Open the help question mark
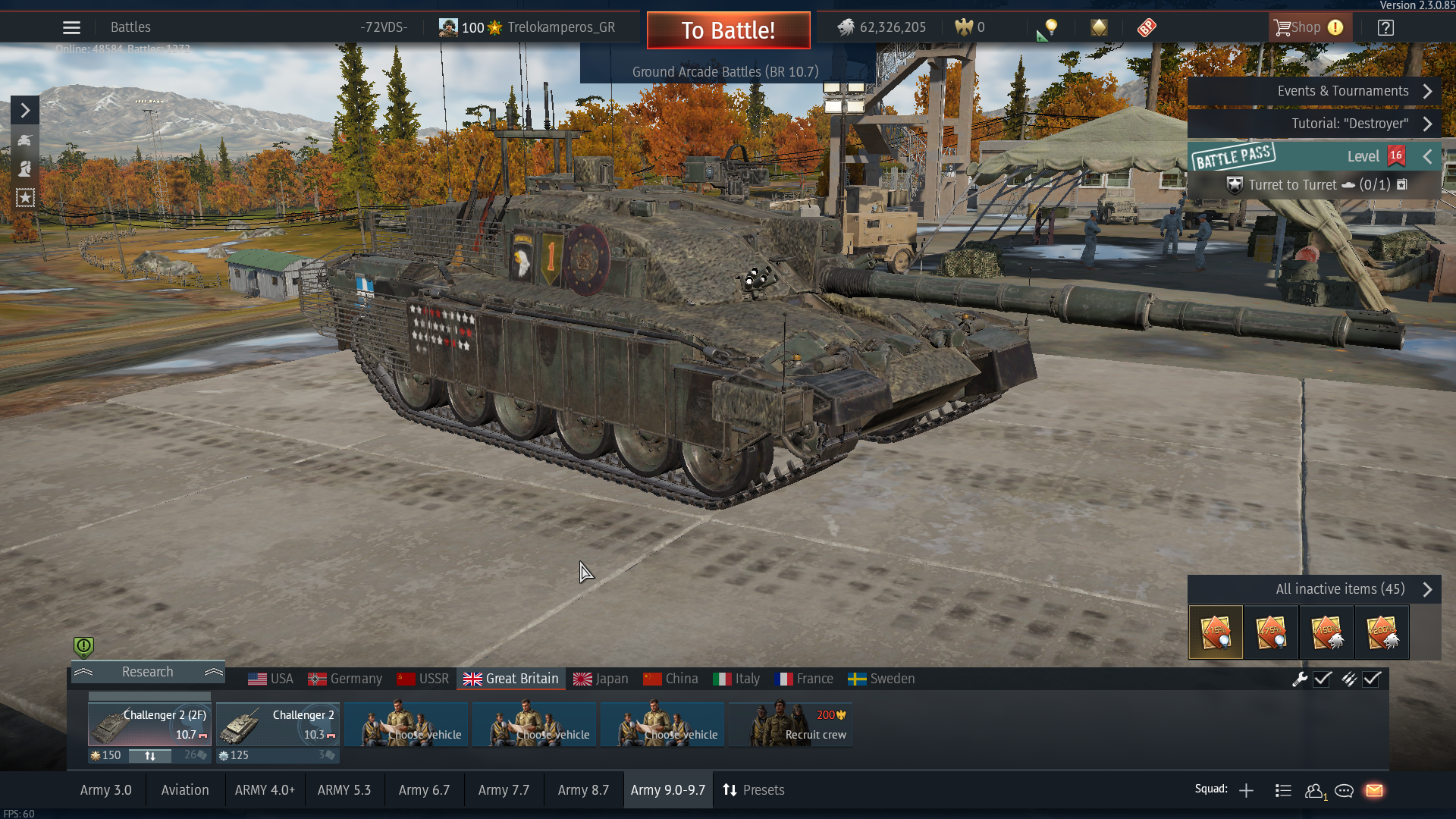This screenshot has width=1456, height=819. point(1385,28)
